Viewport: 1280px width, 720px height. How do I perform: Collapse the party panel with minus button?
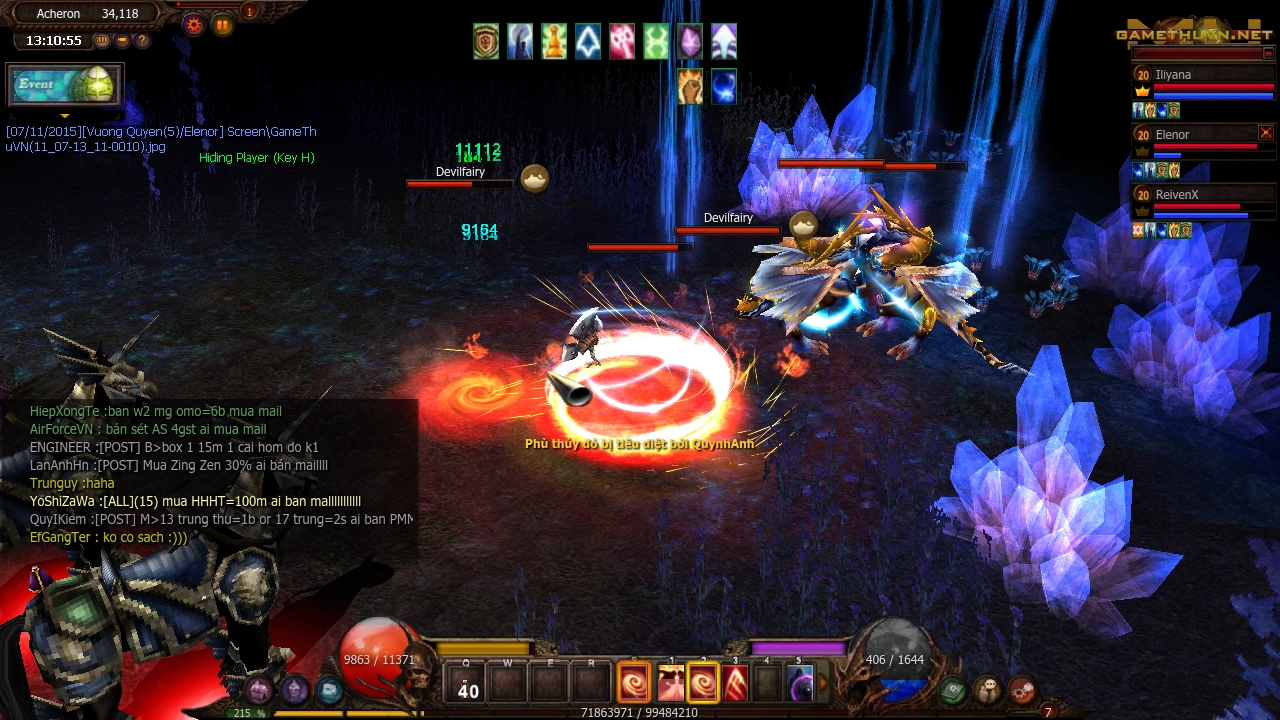tap(1268, 53)
